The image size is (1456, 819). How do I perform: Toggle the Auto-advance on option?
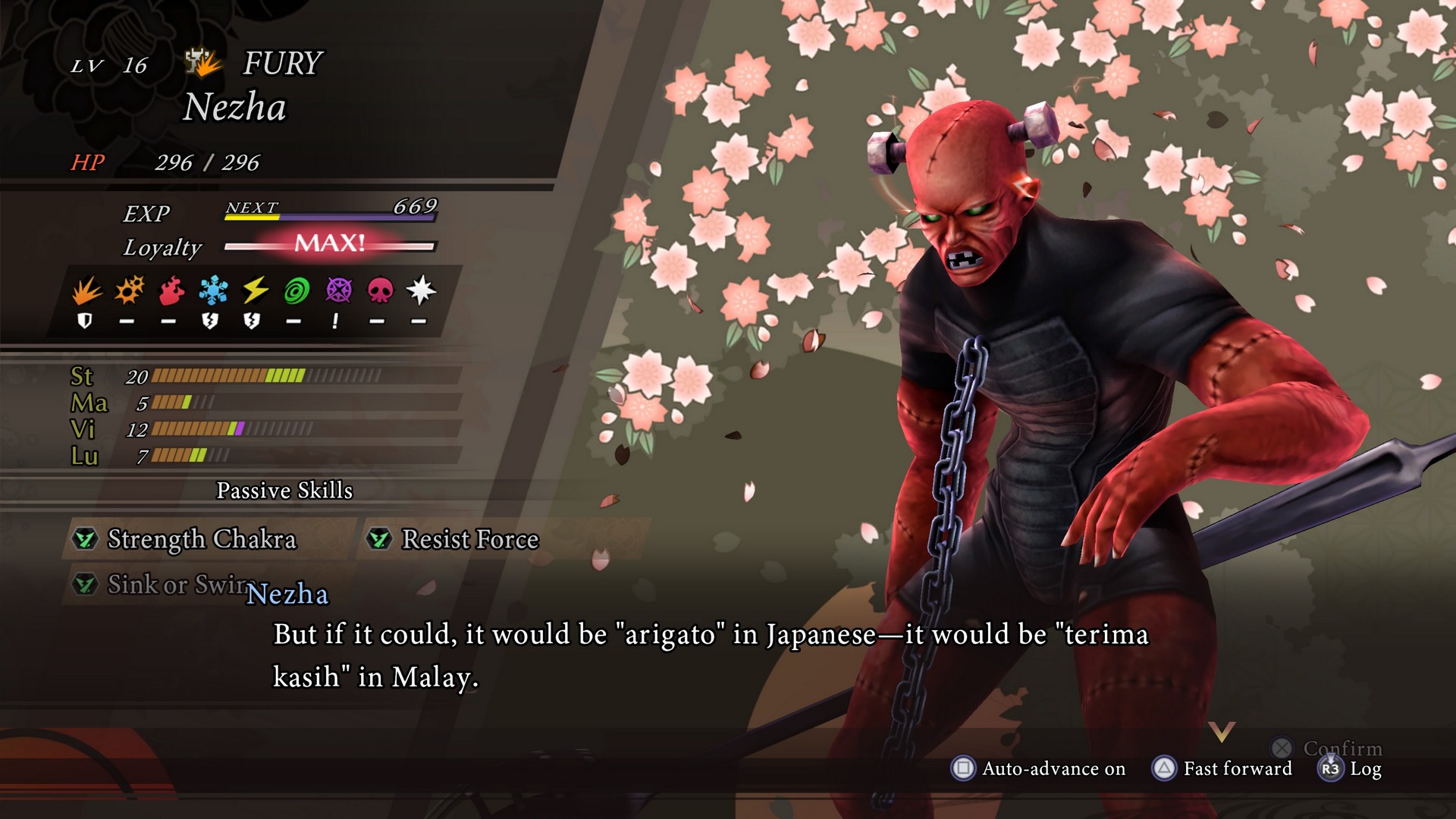click(x=1039, y=768)
